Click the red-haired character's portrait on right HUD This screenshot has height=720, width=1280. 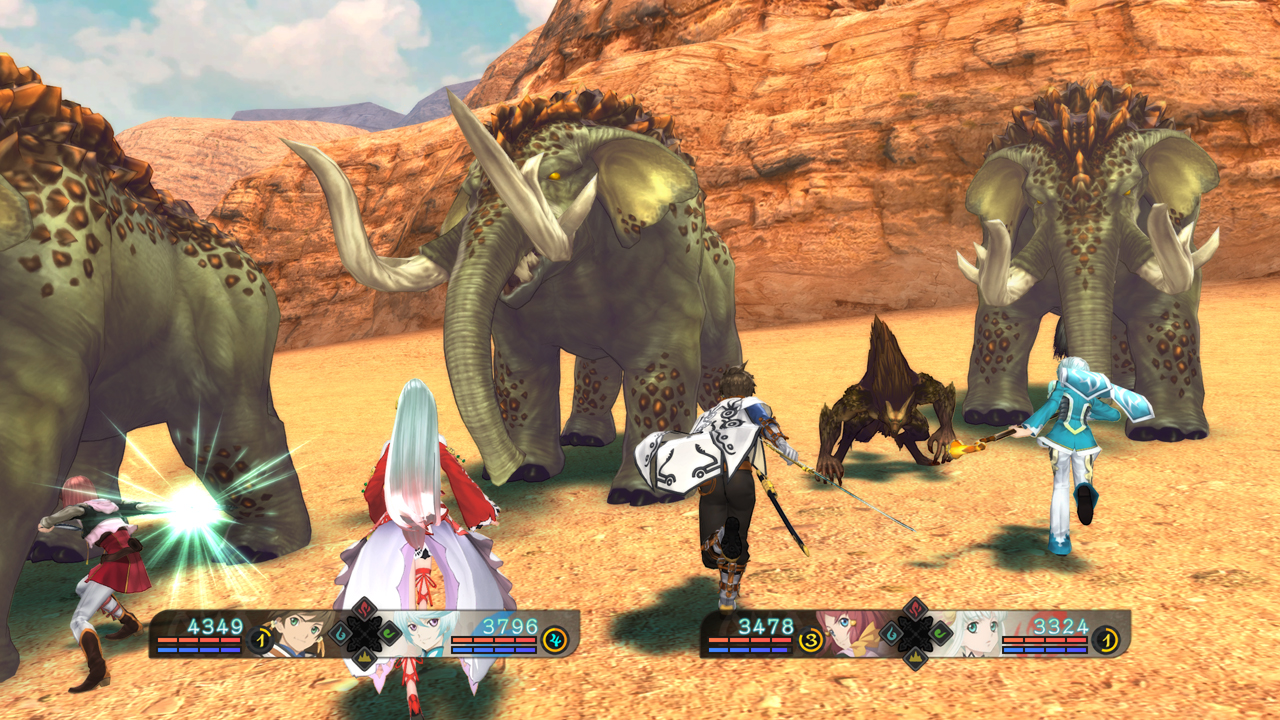[x=852, y=632]
